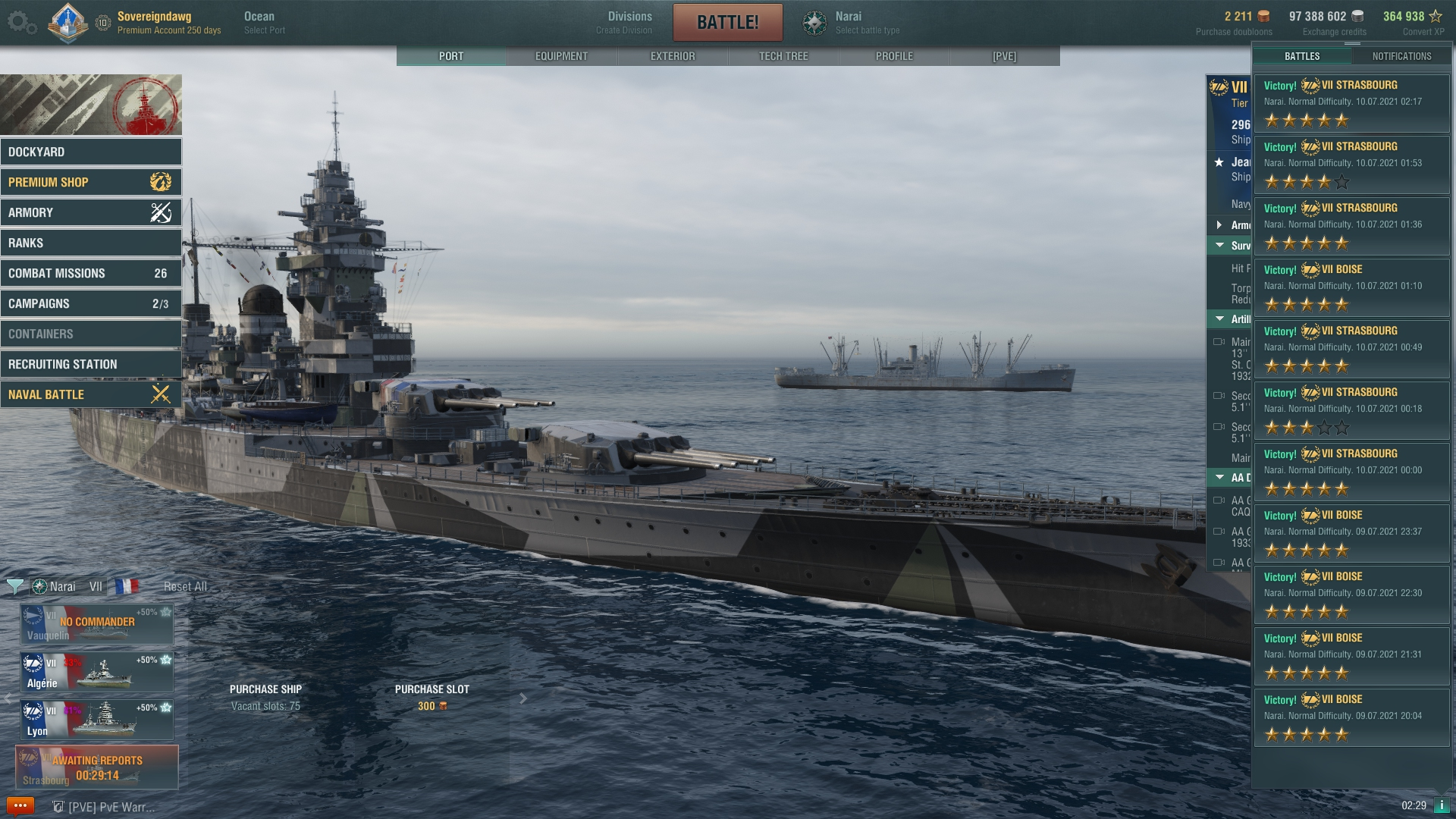
Task: Open the Dockyard menu entry
Action: 91,152
